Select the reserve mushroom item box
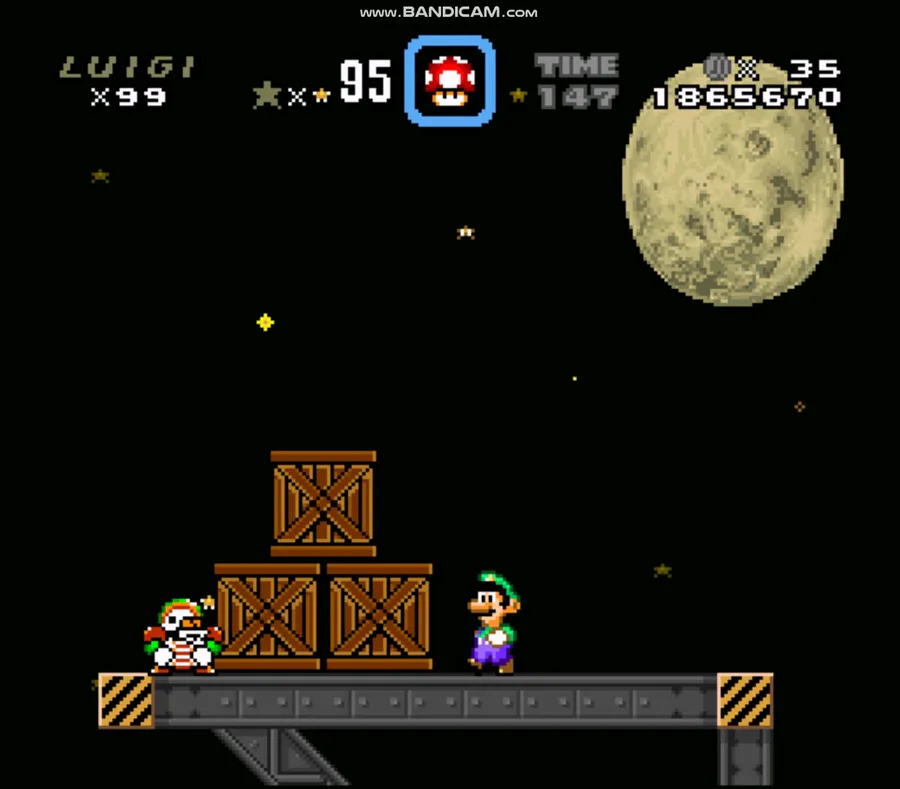The width and height of the screenshot is (900, 789). pos(449,81)
